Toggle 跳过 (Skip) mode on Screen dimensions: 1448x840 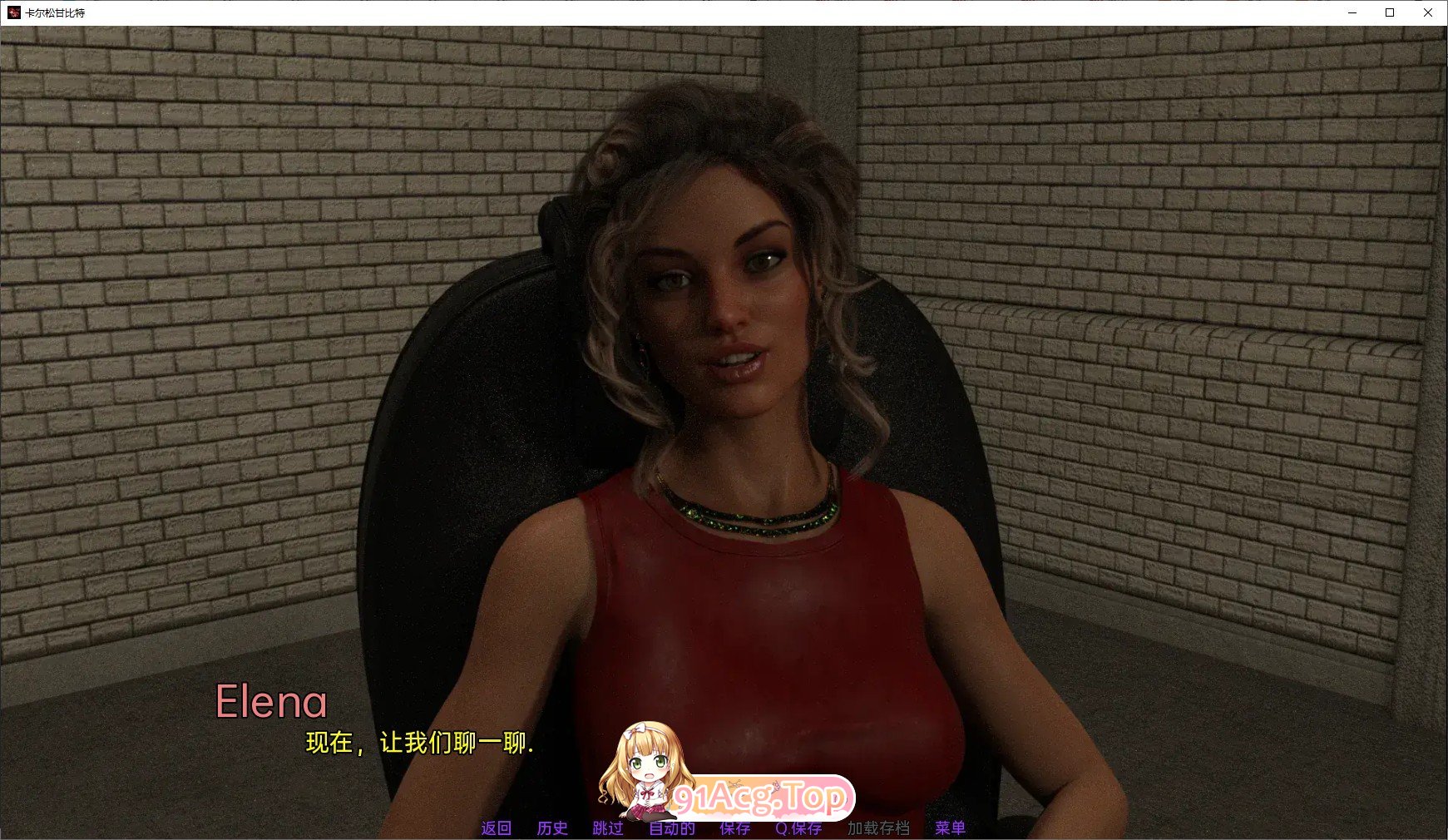(x=606, y=828)
